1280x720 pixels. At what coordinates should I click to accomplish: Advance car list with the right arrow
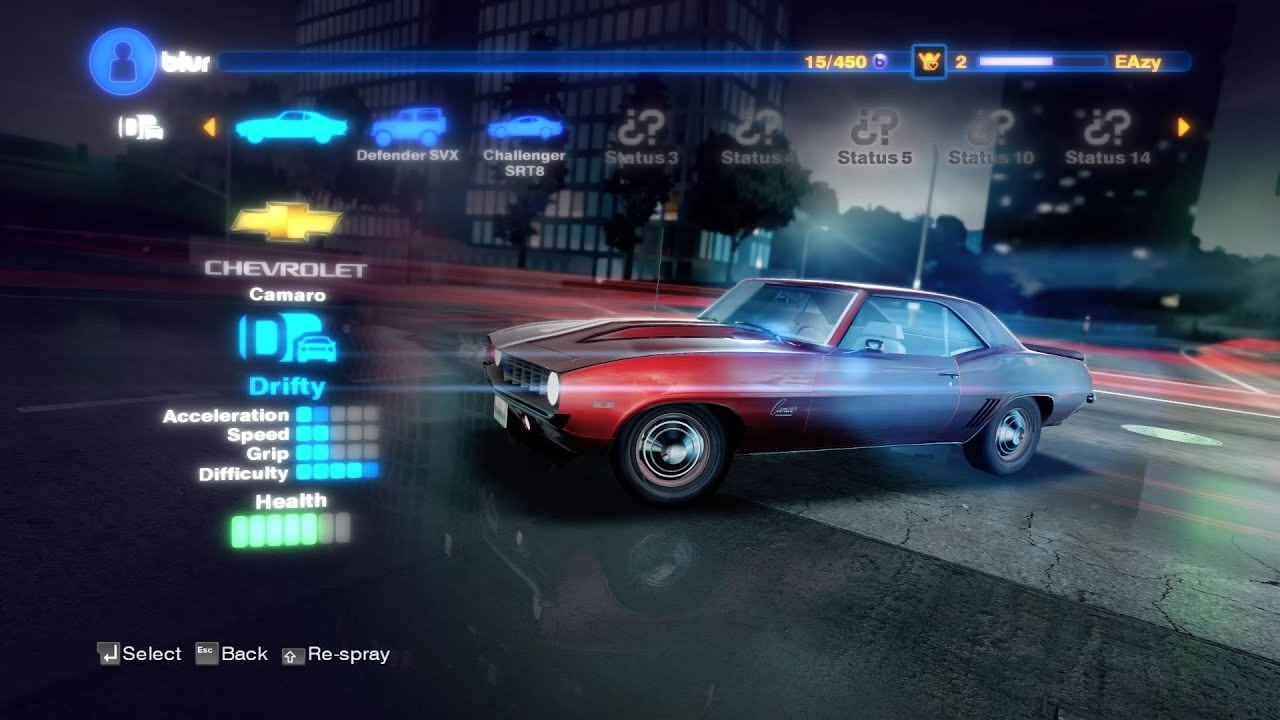(x=1184, y=127)
